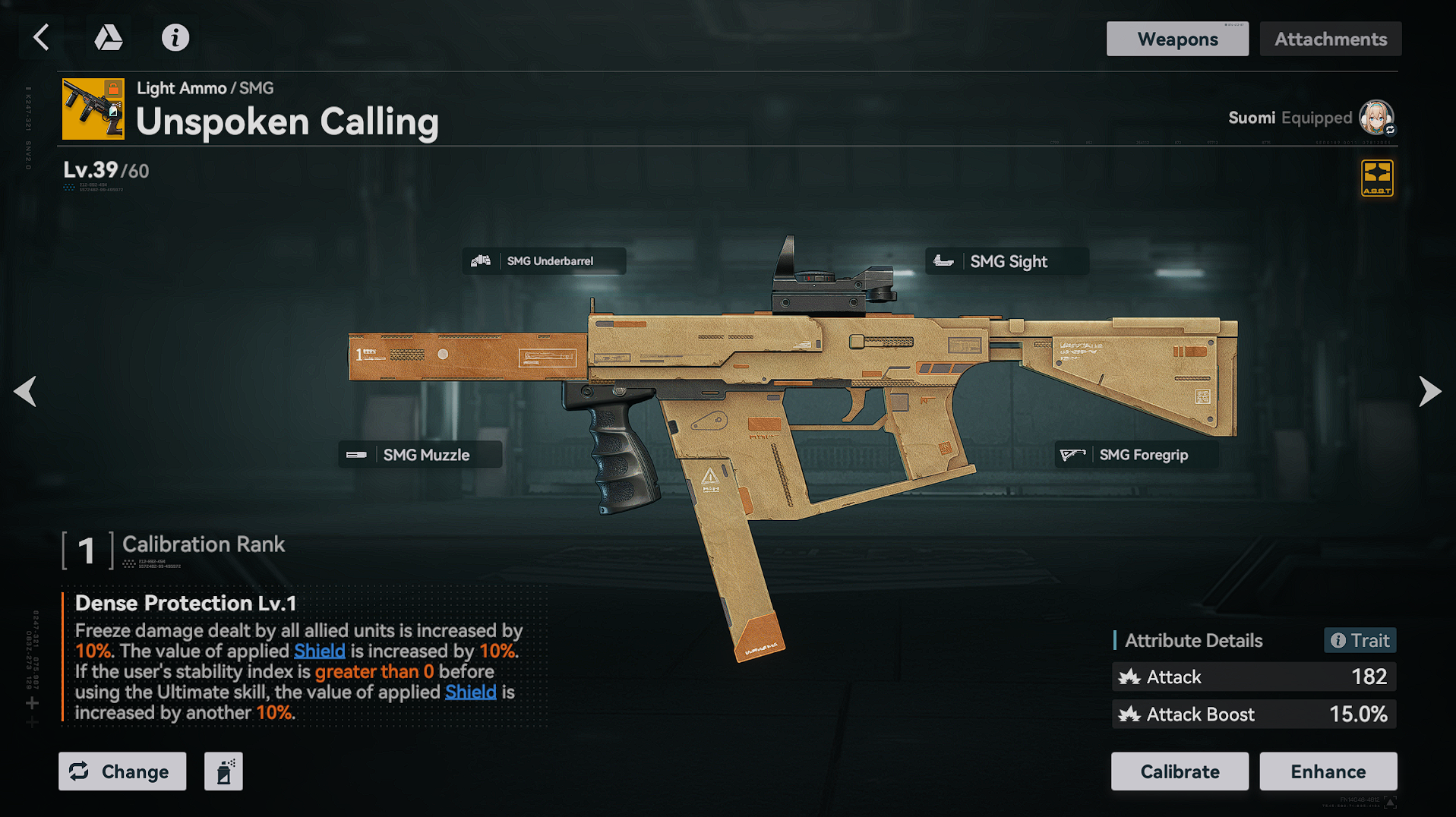The image size is (1456, 817).
Task: Open the home triangle icon
Action: [108, 37]
